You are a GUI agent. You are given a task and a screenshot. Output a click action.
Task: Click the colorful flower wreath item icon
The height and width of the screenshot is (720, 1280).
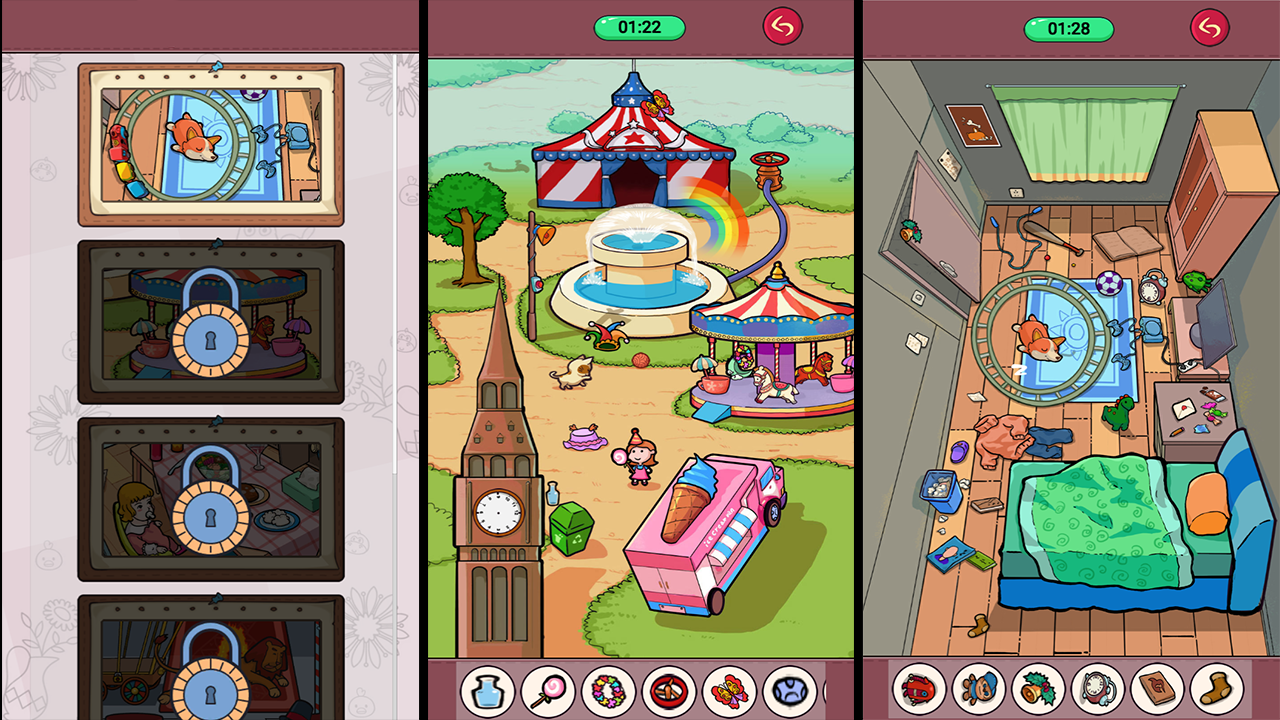point(606,690)
